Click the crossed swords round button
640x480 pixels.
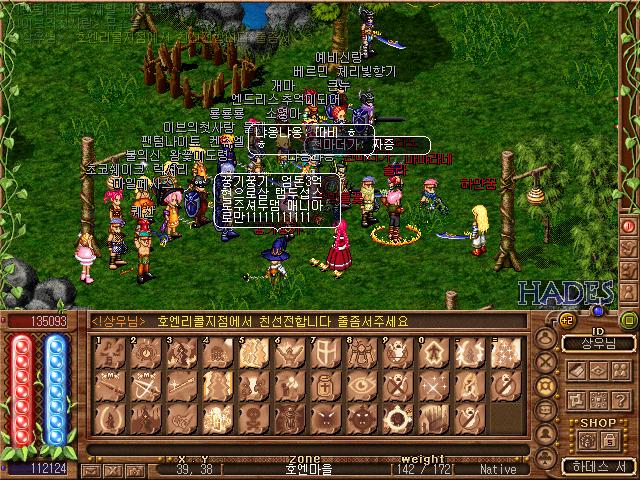coord(545,363)
